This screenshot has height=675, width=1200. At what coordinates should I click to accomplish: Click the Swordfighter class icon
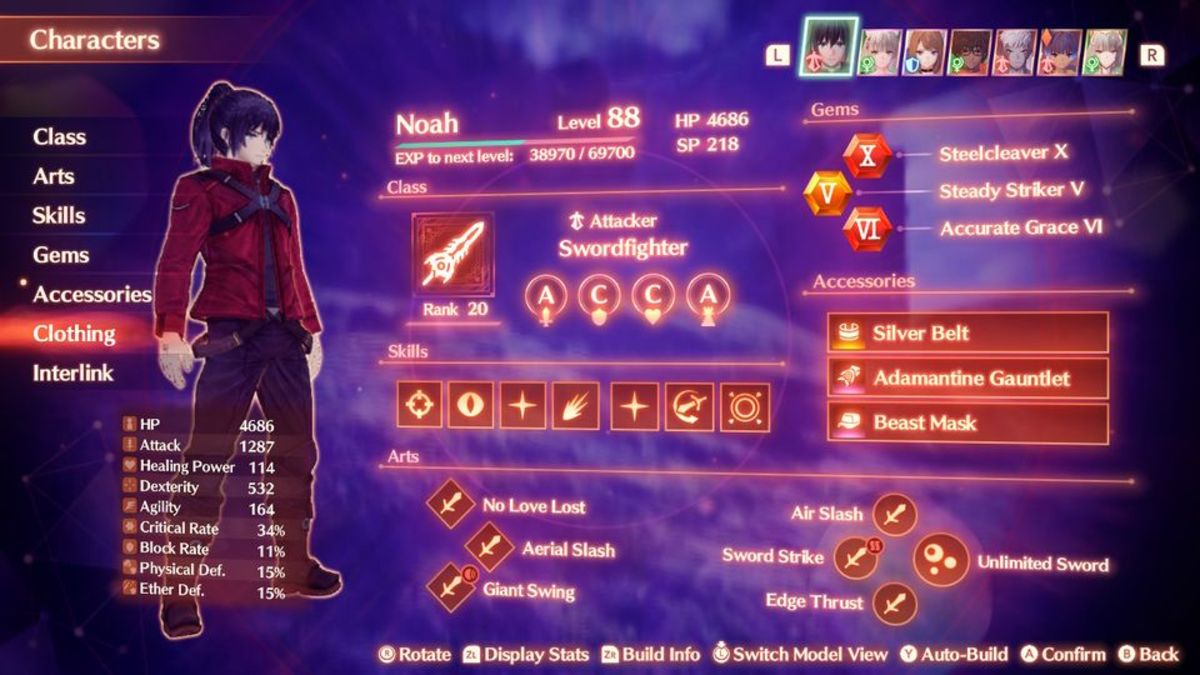tap(453, 254)
